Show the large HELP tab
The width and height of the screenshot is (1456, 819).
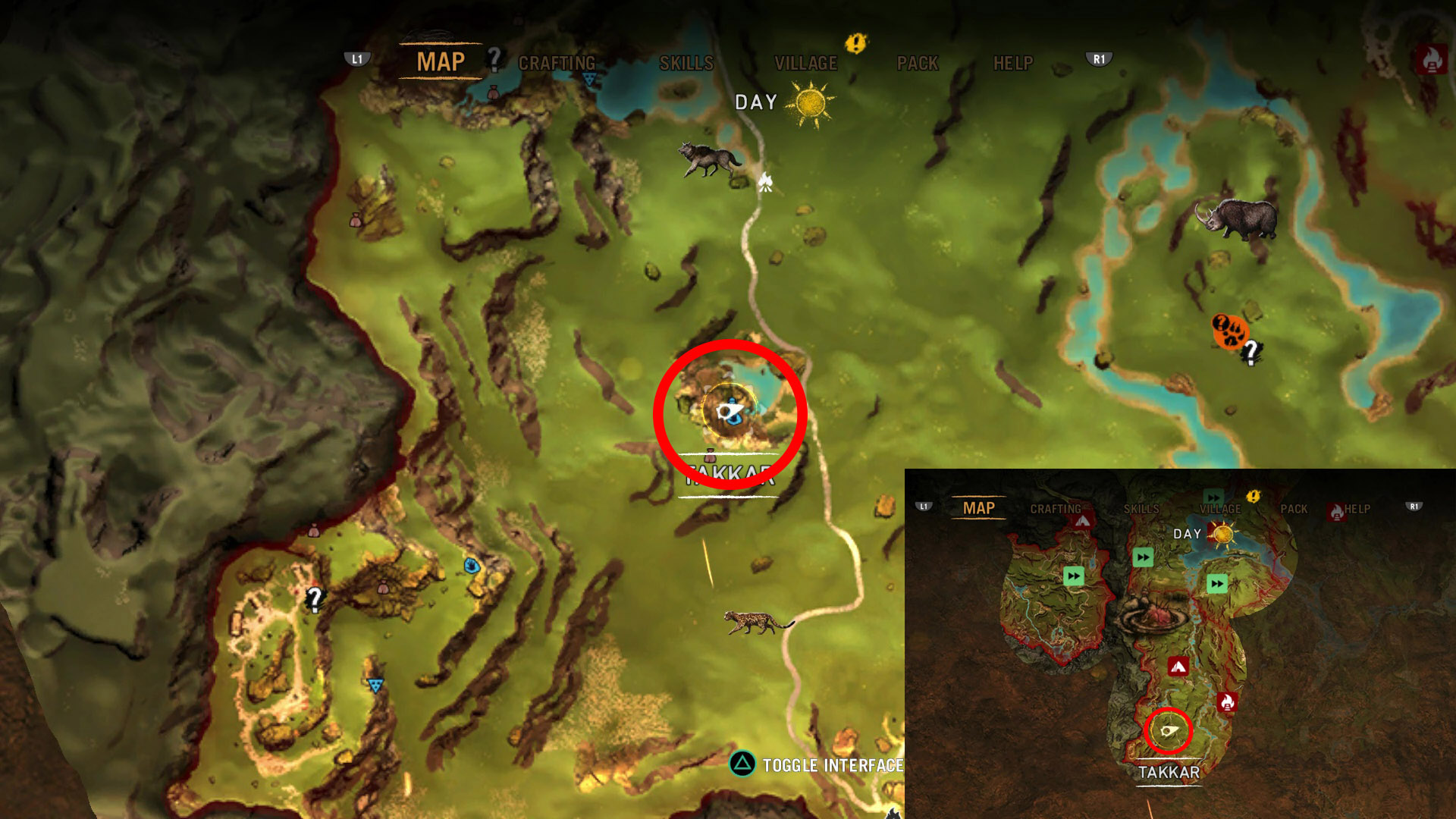click(x=1013, y=64)
